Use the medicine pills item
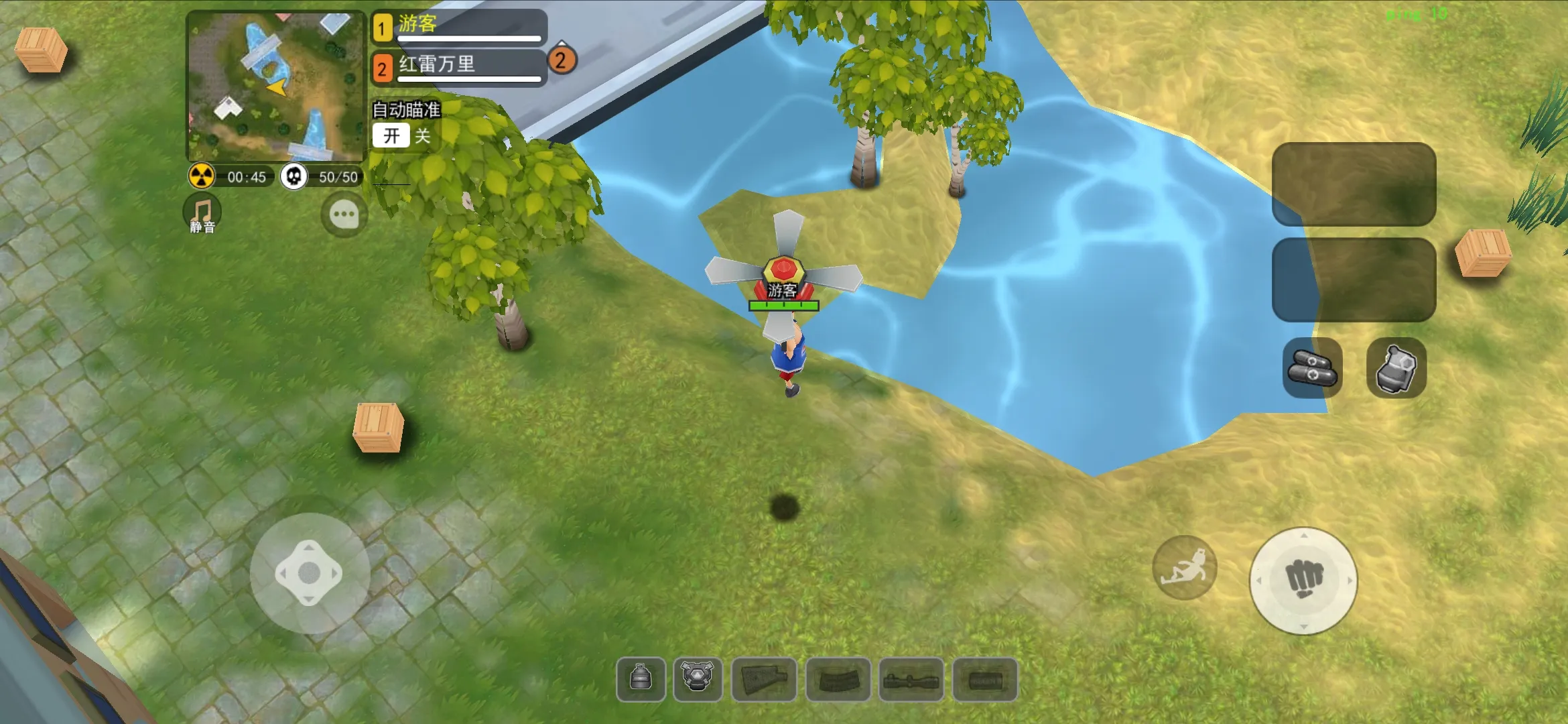This screenshot has width=1568, height=724. point(1312,368)
